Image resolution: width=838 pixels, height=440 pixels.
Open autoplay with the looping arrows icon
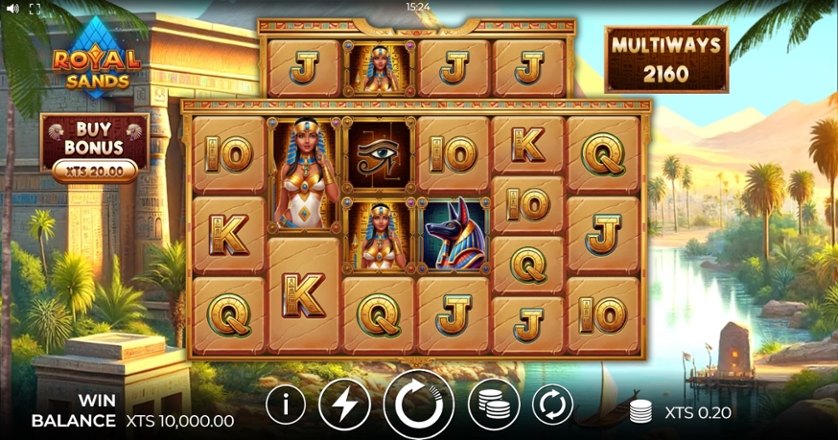point(551,404)
